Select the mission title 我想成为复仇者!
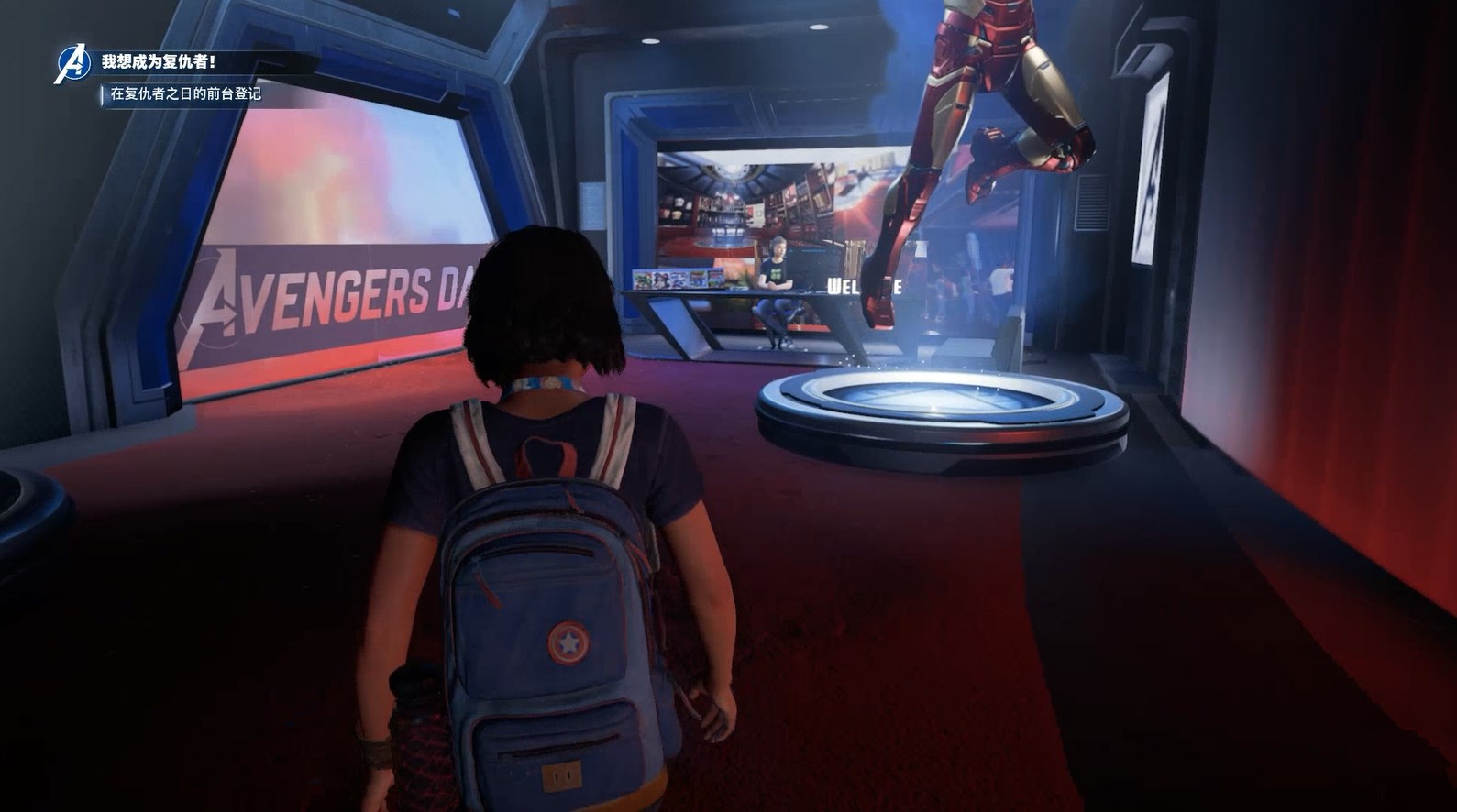 (159, 62)
